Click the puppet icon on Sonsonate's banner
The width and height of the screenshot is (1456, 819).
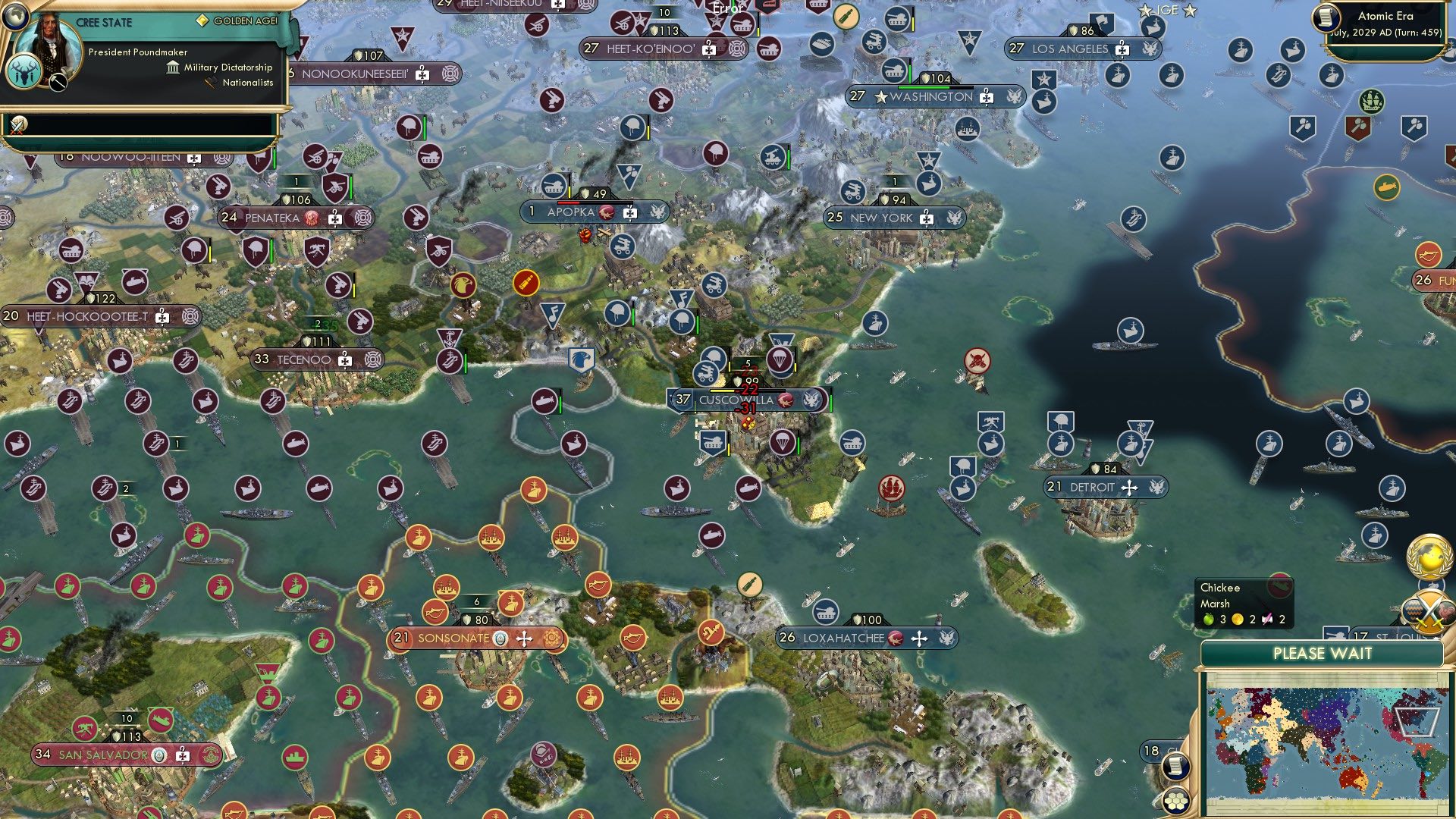(x=500, y=640)
